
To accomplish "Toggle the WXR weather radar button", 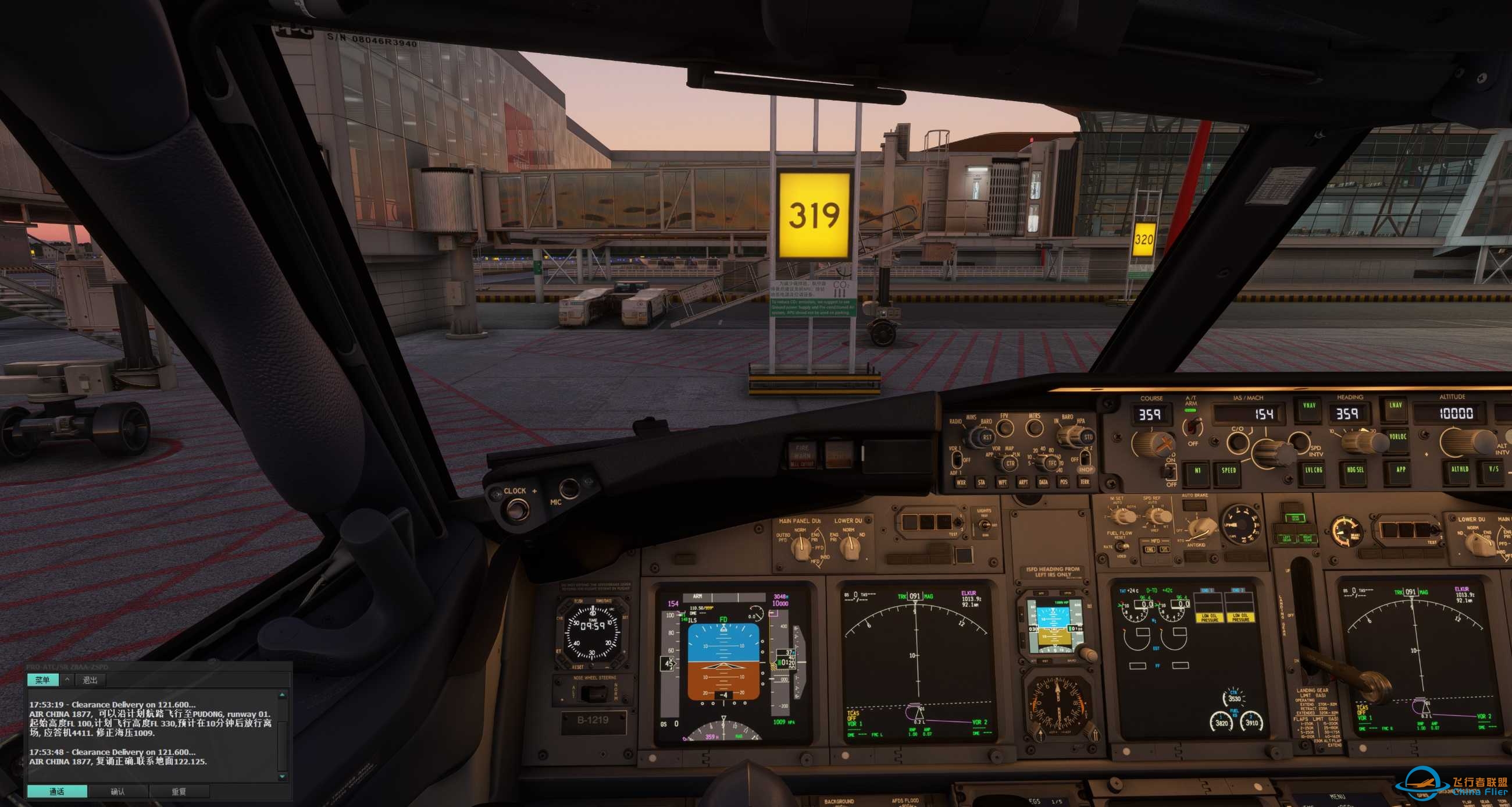I will click(961, 483).
